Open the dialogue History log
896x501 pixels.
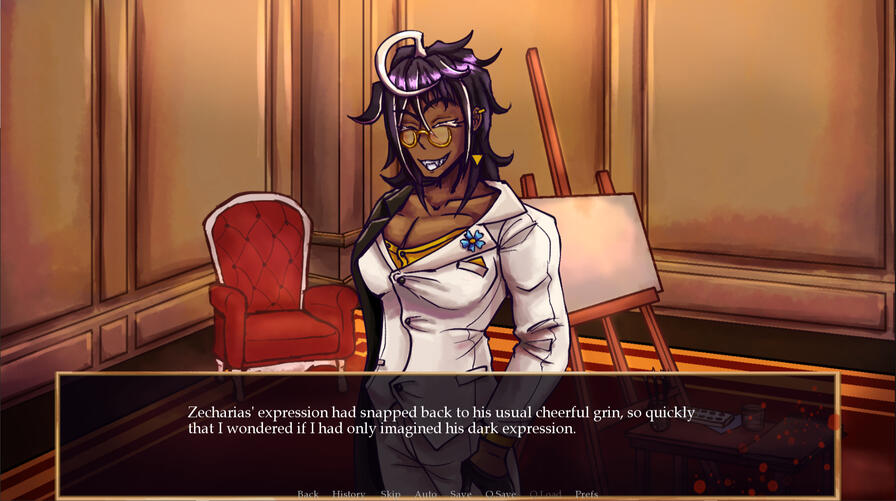(x=349, y=494)
